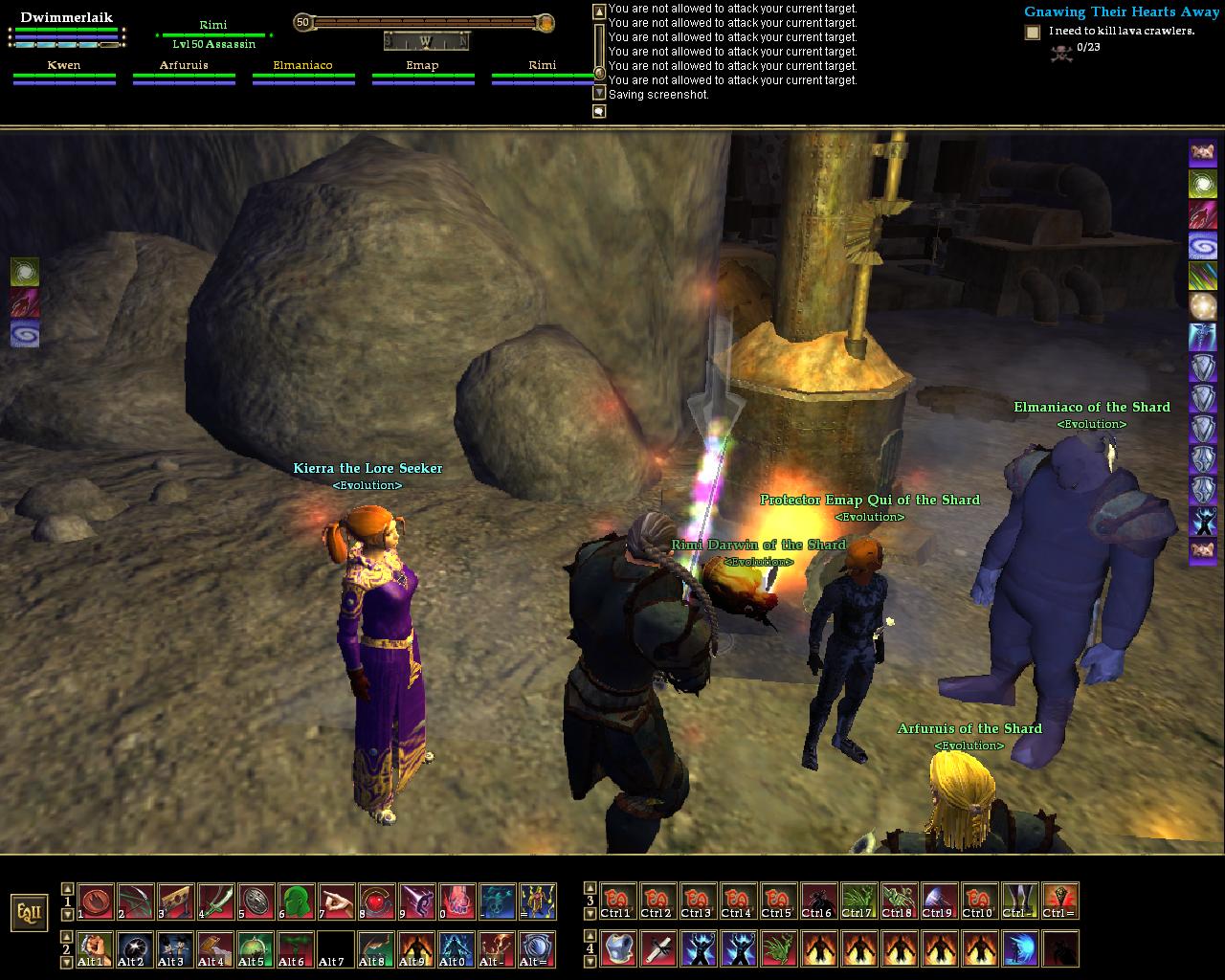The width and height of the screenshot is (1225, 980).
Task: Use the bow ability in slot 2
Action: [136, 902]
